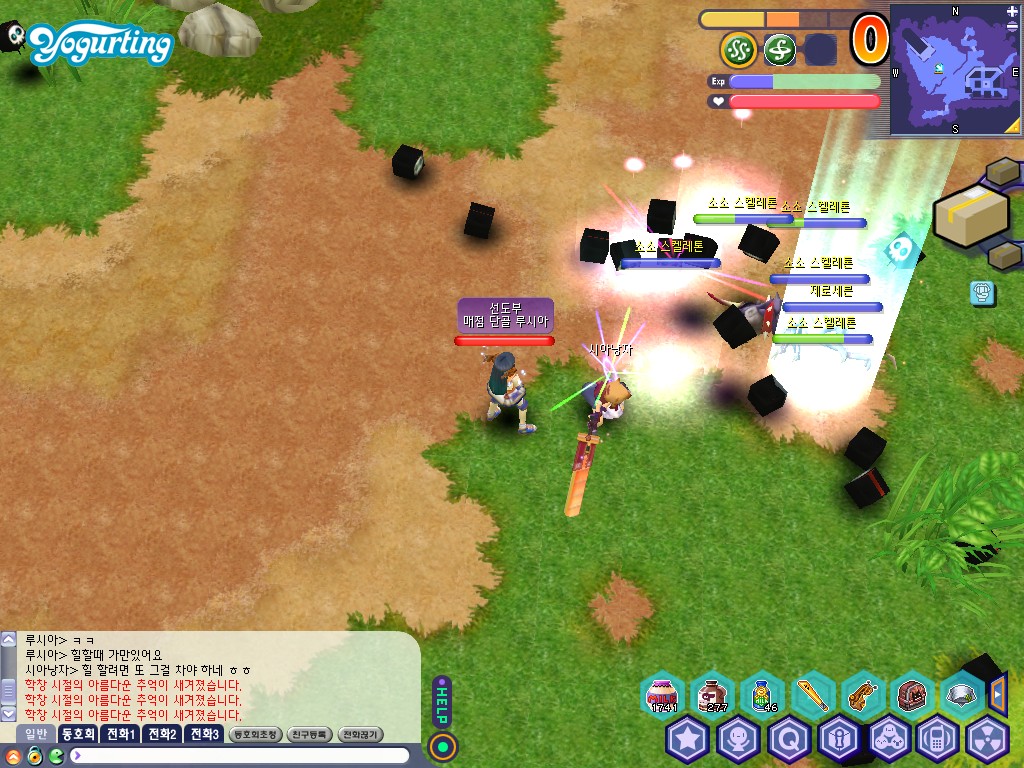Use the milk jar item slot
1024x768 pixels.
[x=662, y=695]
